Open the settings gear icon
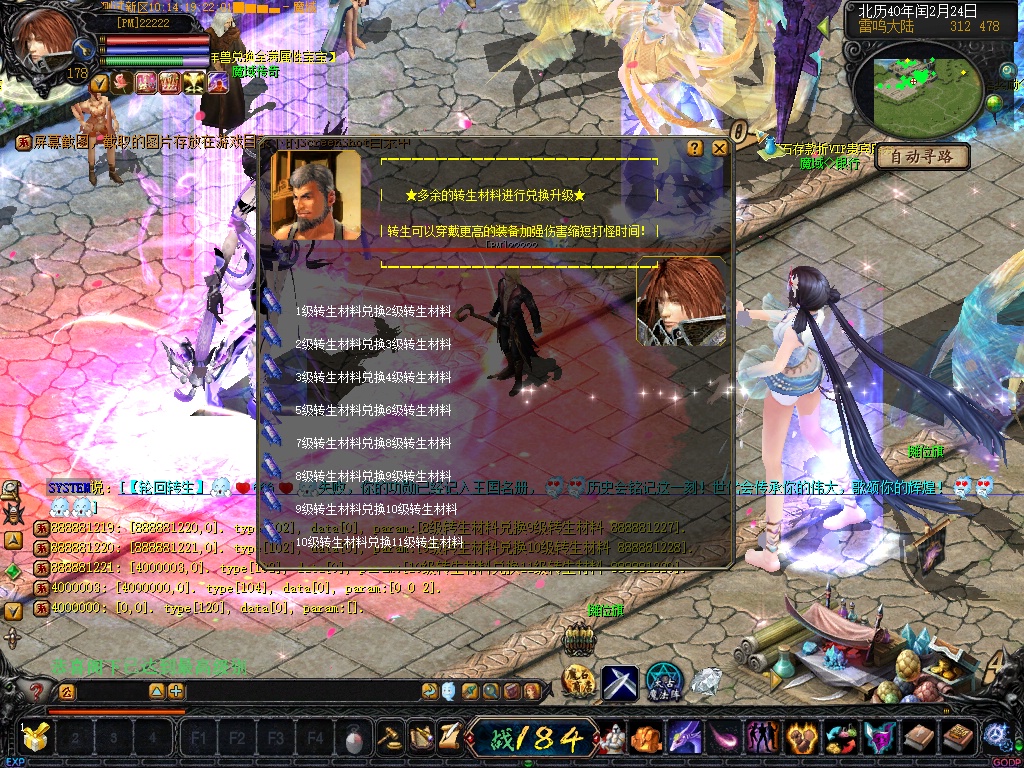Screen dimensions: 1024x768 995,737
